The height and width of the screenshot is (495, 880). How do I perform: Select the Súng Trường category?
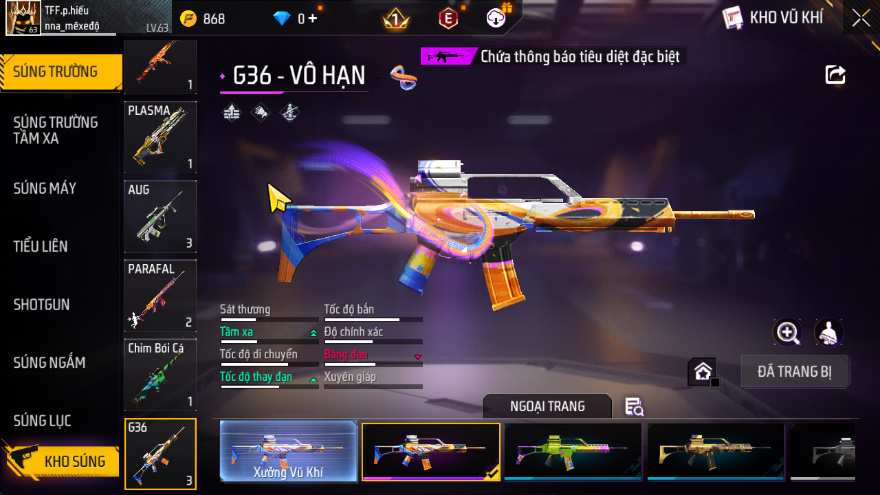point(58,71)
